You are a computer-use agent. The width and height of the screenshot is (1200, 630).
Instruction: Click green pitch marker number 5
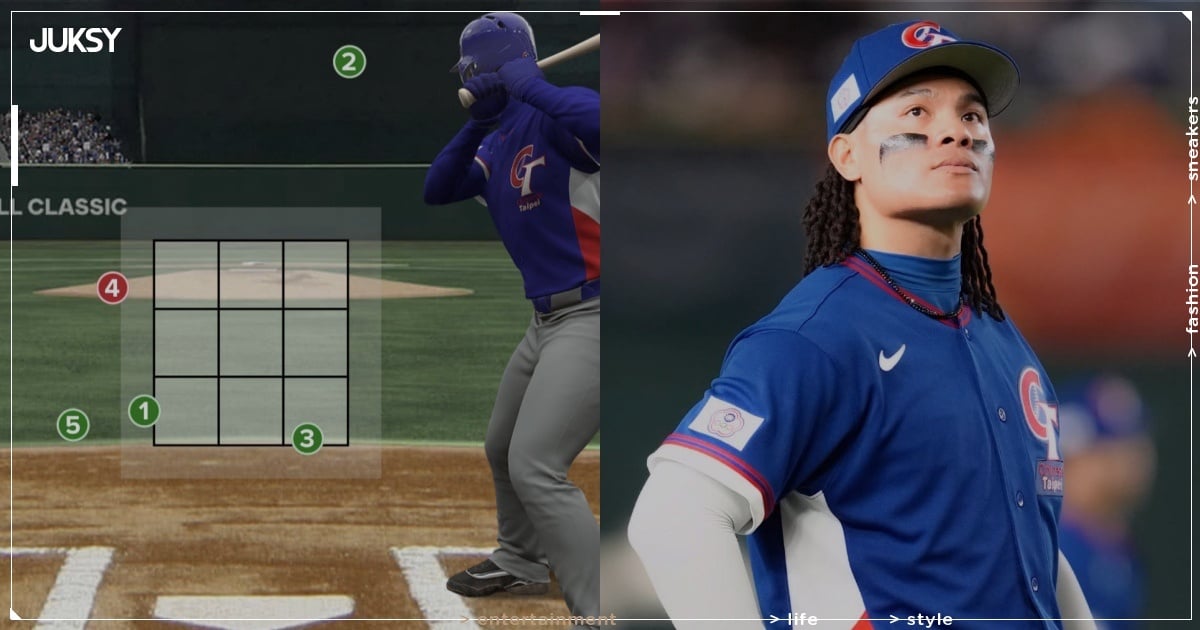72,425
